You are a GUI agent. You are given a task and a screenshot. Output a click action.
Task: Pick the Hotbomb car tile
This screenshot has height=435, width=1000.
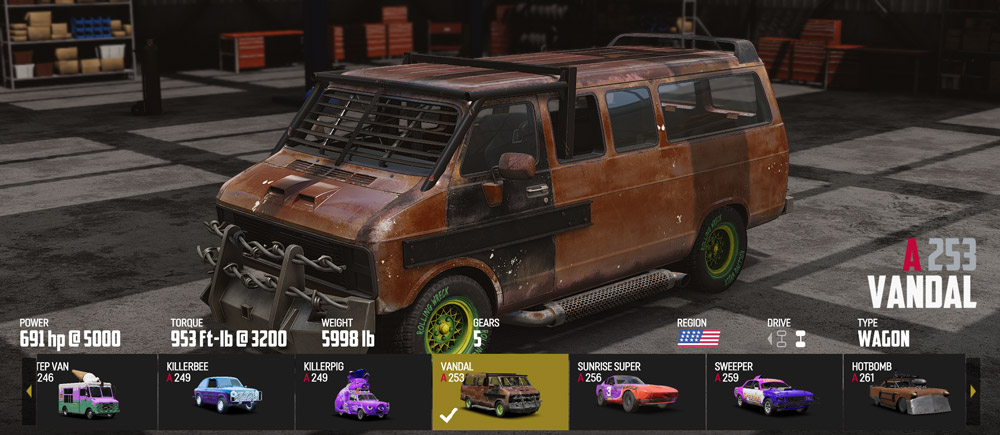point(905,392)
